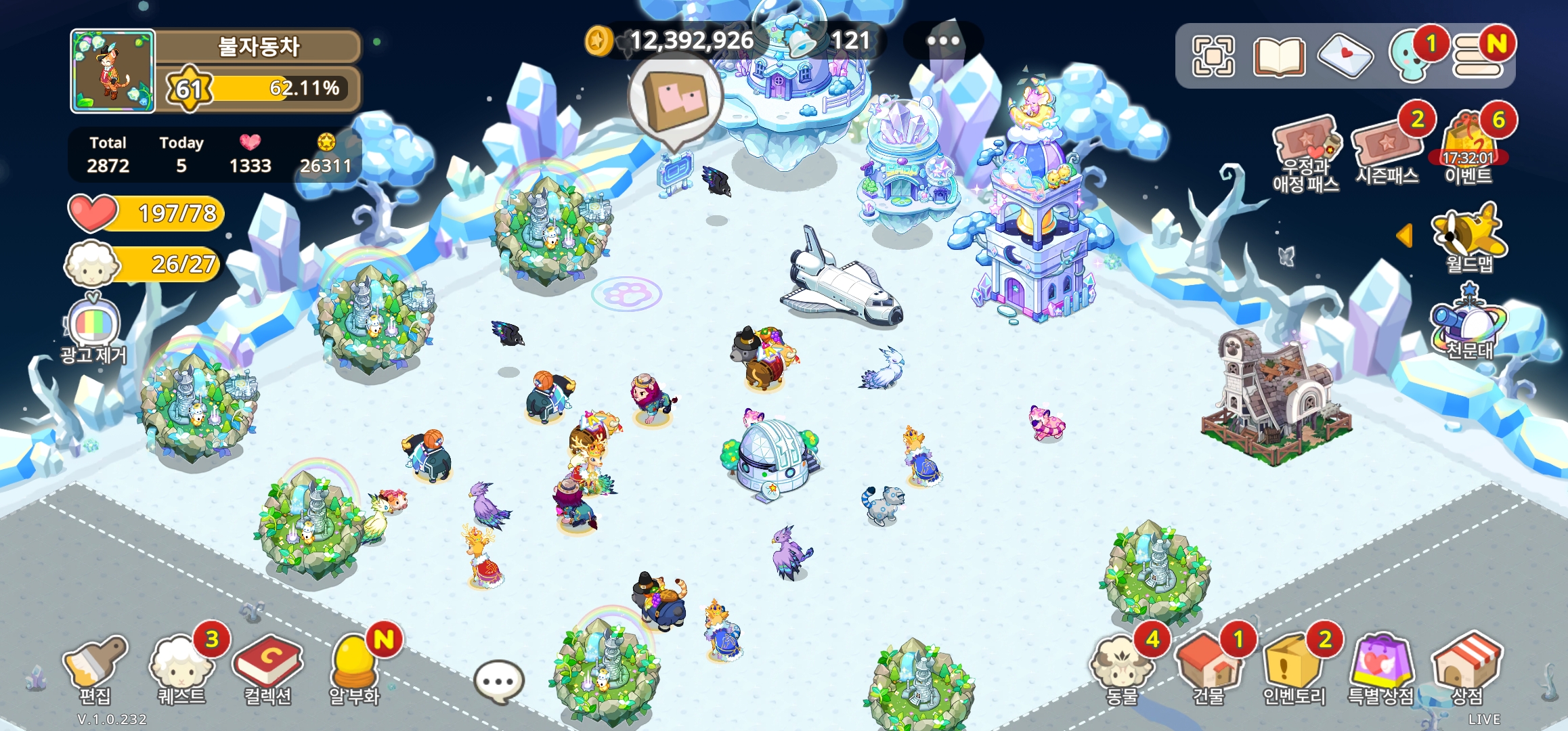Open the mail envelope icon

(1345, 56)
